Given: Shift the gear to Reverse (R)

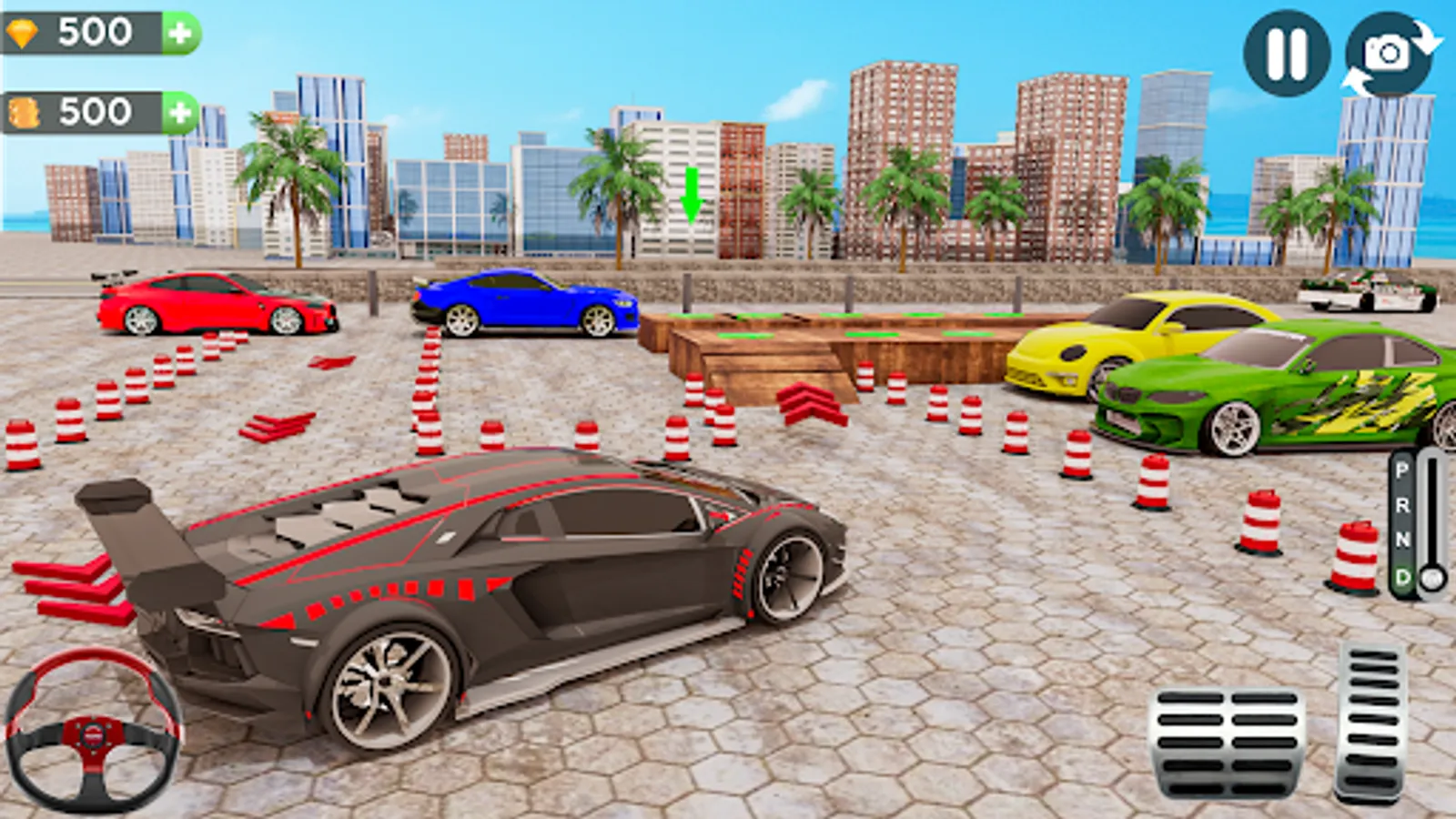Looking at the screenshot, I should coord(1402,505).
